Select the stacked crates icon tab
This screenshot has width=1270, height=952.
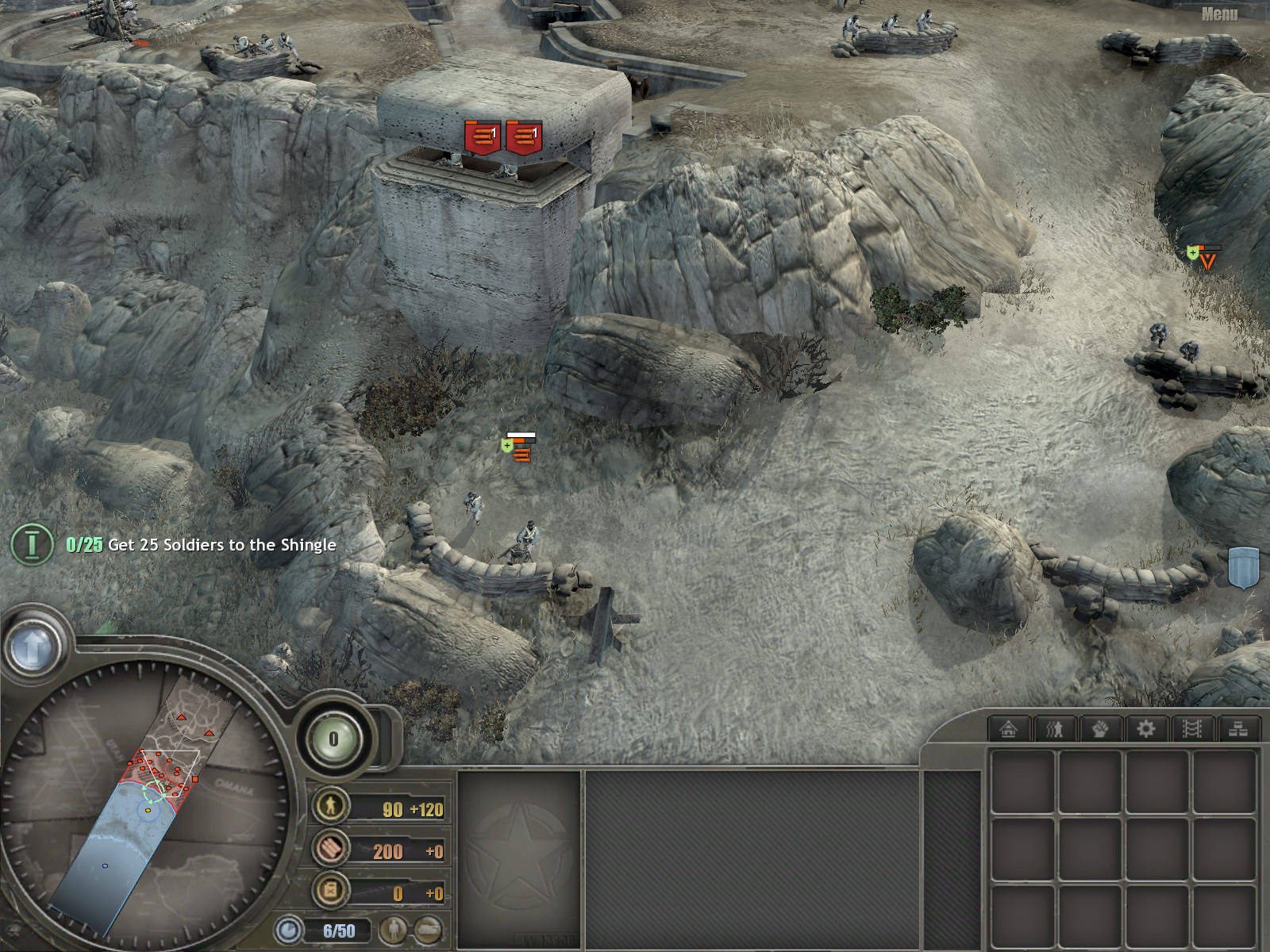[x=1238, y=728]
